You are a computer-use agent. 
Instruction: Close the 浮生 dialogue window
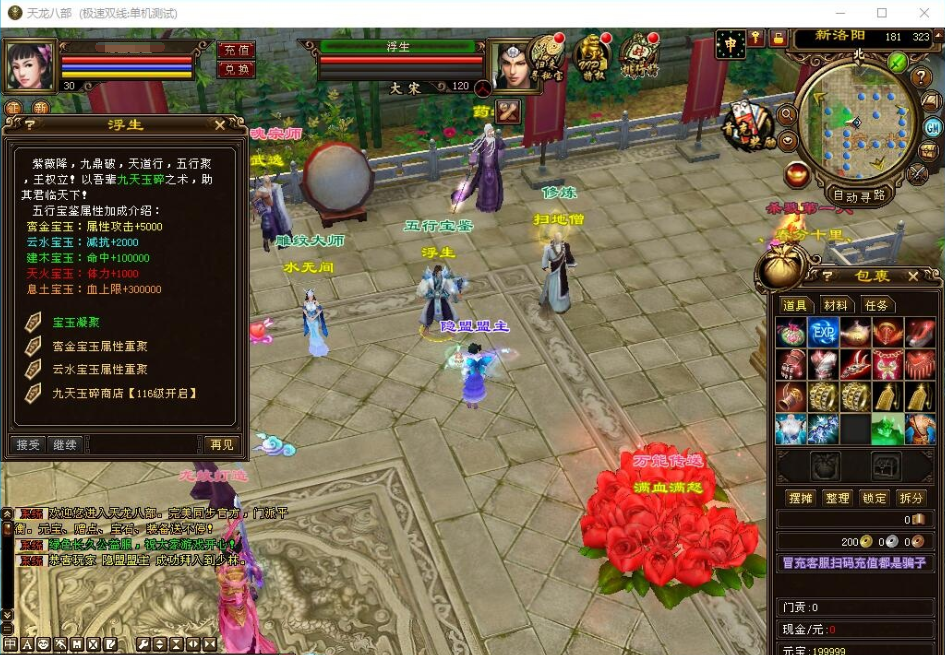pos(221,125)
